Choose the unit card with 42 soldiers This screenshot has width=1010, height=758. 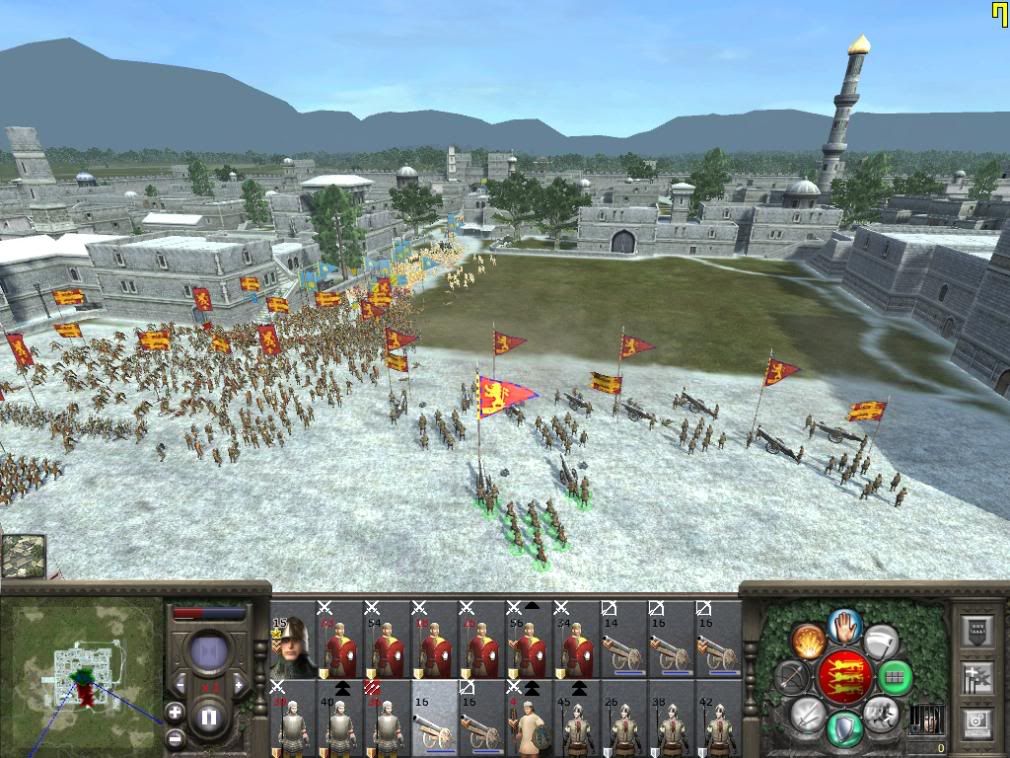pyautogui.click(x=719, y=719)
